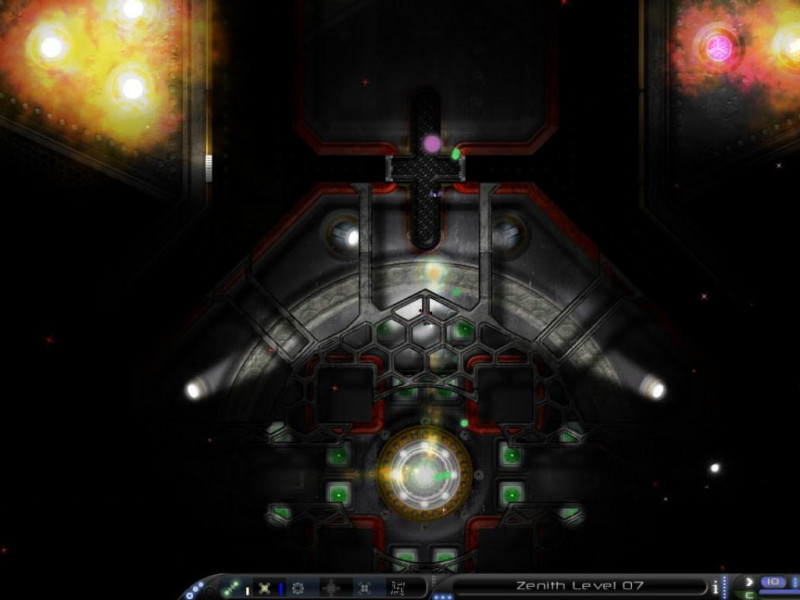Click the white maze pattern icon
Image resolution: width=800 pixels, height=600 pixels.
pyautogui.click(x=399, y=588)
